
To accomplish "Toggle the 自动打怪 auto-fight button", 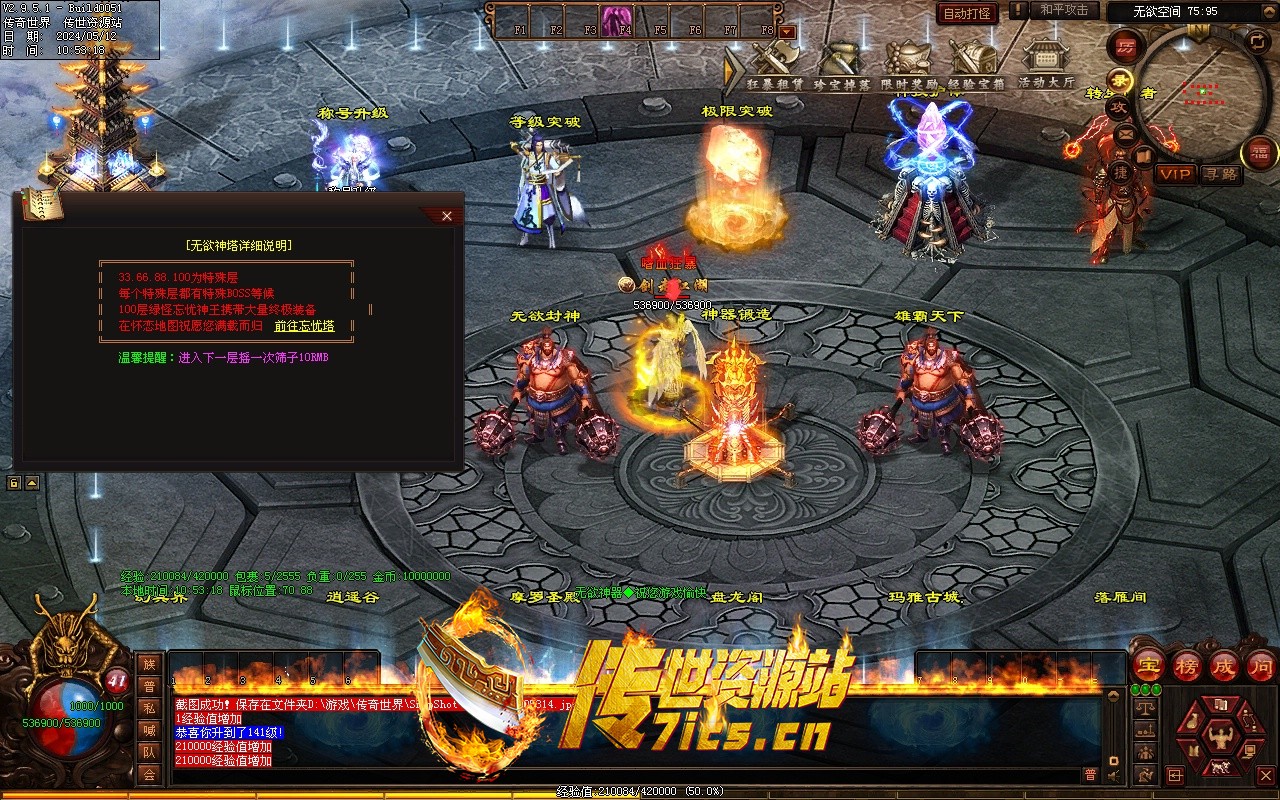I will [x=967, y=13].
